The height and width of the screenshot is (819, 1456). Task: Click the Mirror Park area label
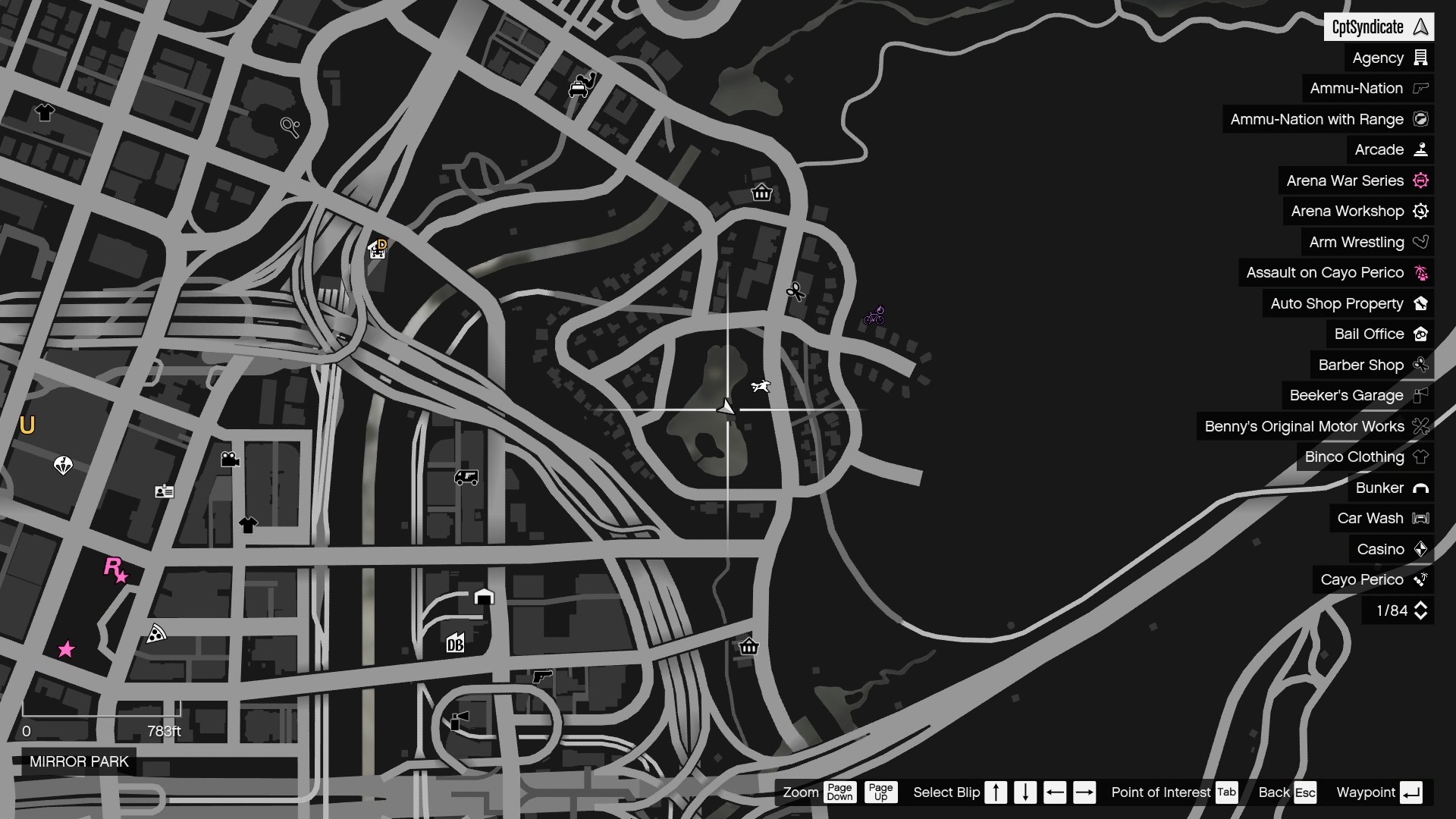79,761
